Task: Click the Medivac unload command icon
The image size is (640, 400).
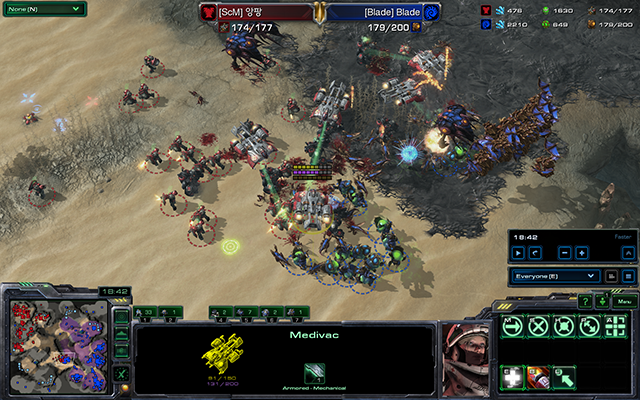Action: click(564, 378)
